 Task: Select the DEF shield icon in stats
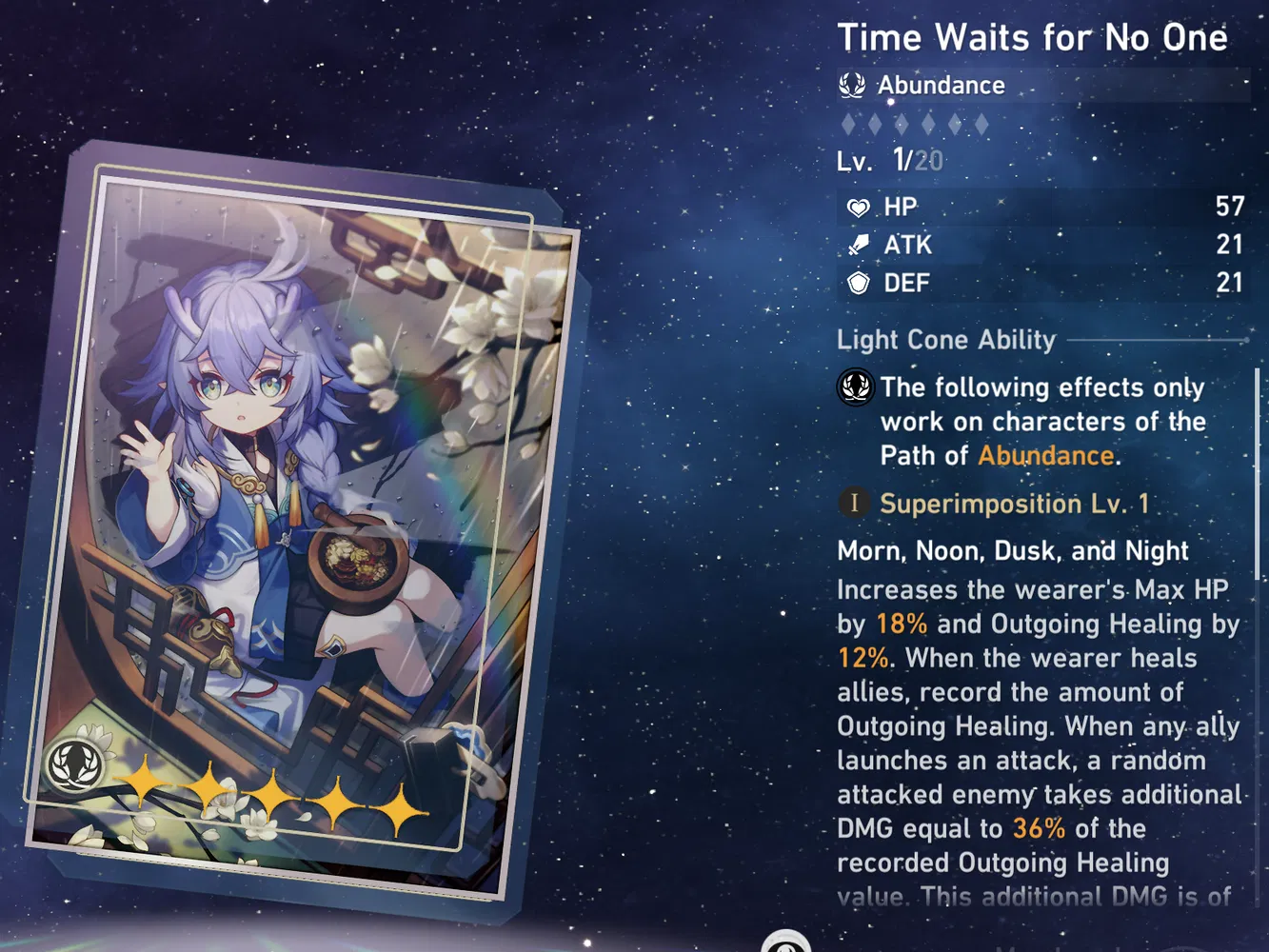click(x=858, y=283)
